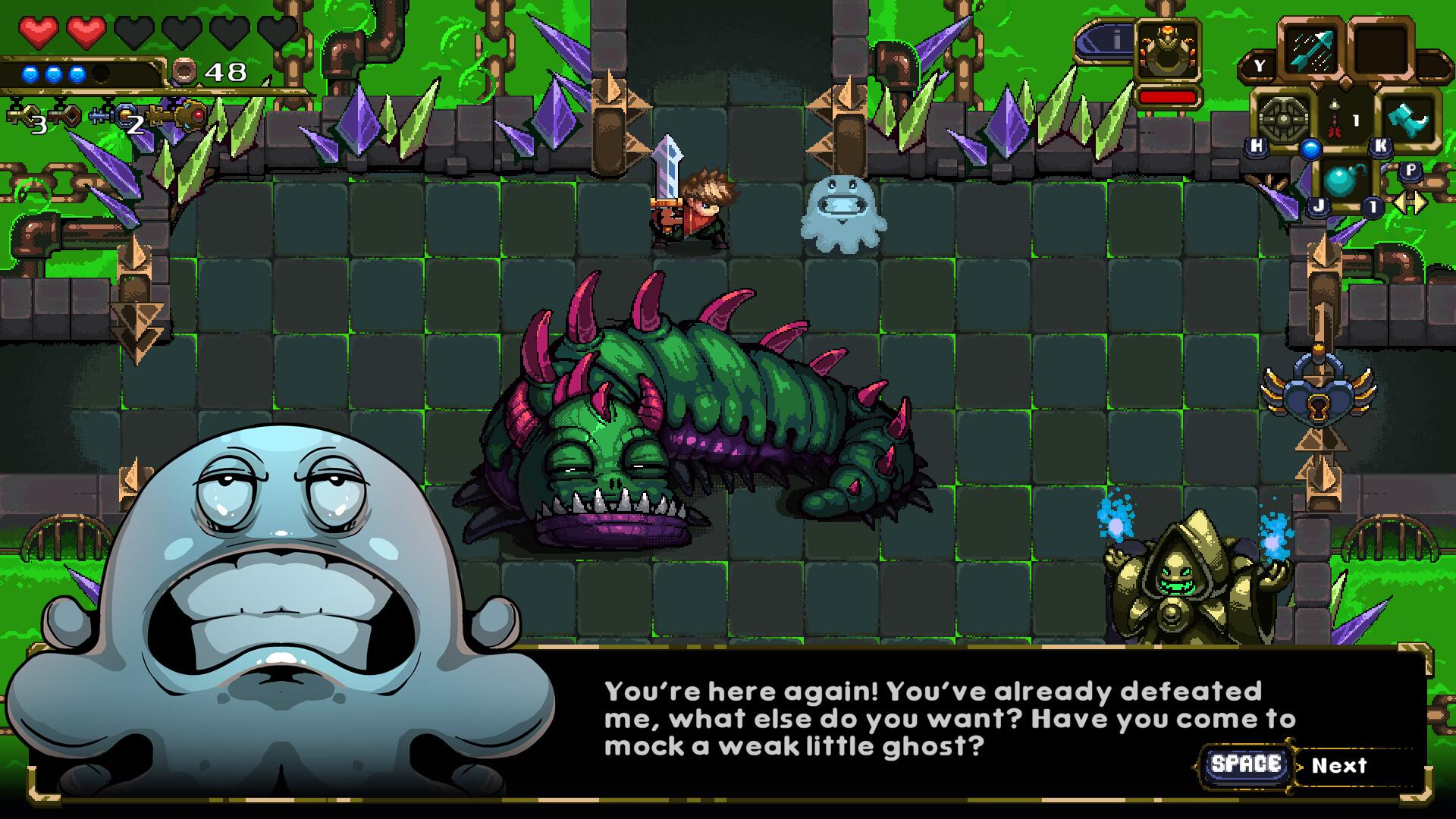Image resolution: width=1456 pixels, height=819 pixels.
Task: Click the gear shield icon in the H slot
Action: click(x=1285, y=119)
